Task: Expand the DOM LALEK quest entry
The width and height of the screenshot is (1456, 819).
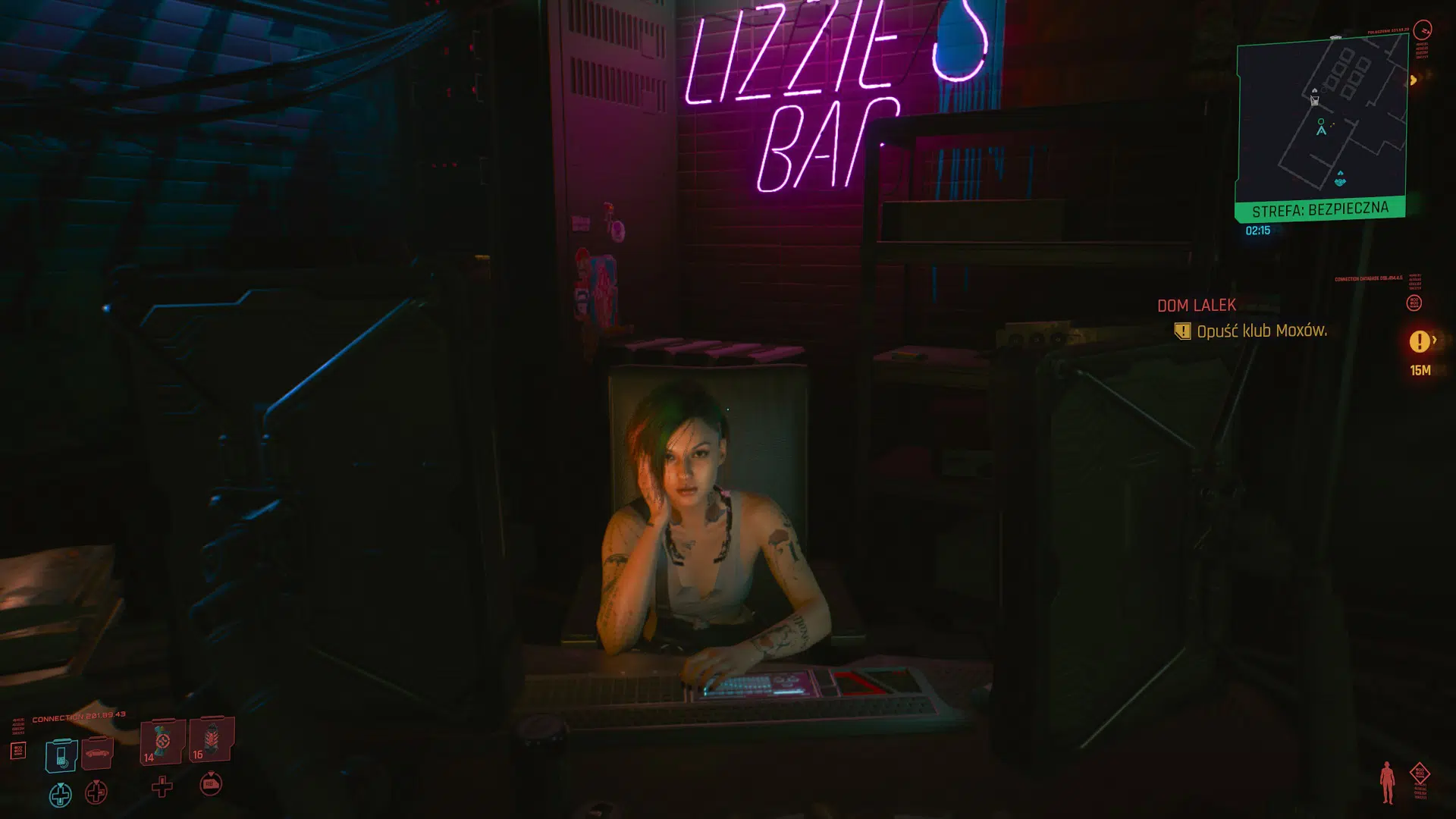Action: tap(1195, 305)
